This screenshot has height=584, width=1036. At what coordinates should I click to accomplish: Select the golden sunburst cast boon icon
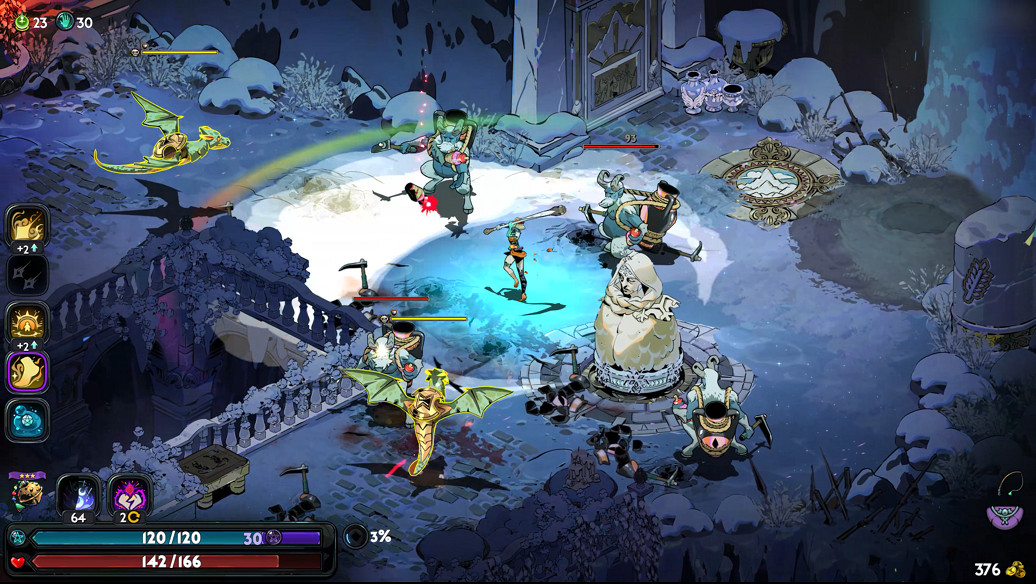coord(27,323)
